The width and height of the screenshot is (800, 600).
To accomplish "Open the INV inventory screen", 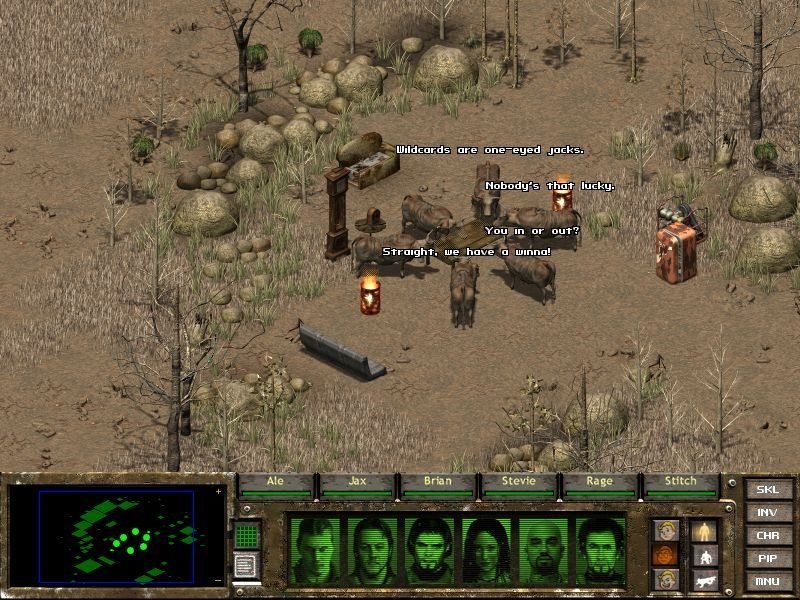I will [x=767, y=512].
